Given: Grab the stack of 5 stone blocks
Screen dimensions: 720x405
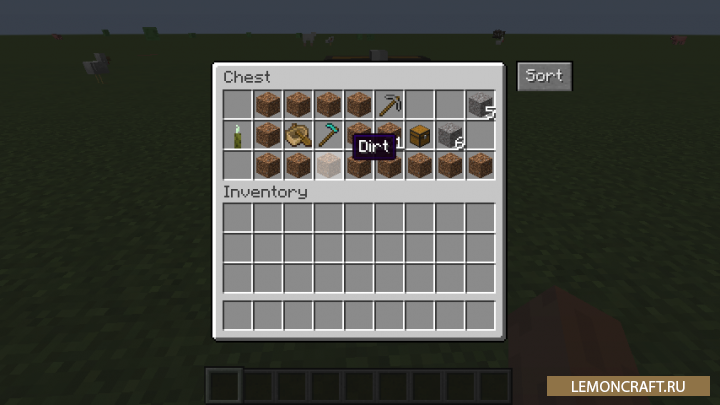Looking at the screenshot, I should pyautogui.click(x=480, y=105).
